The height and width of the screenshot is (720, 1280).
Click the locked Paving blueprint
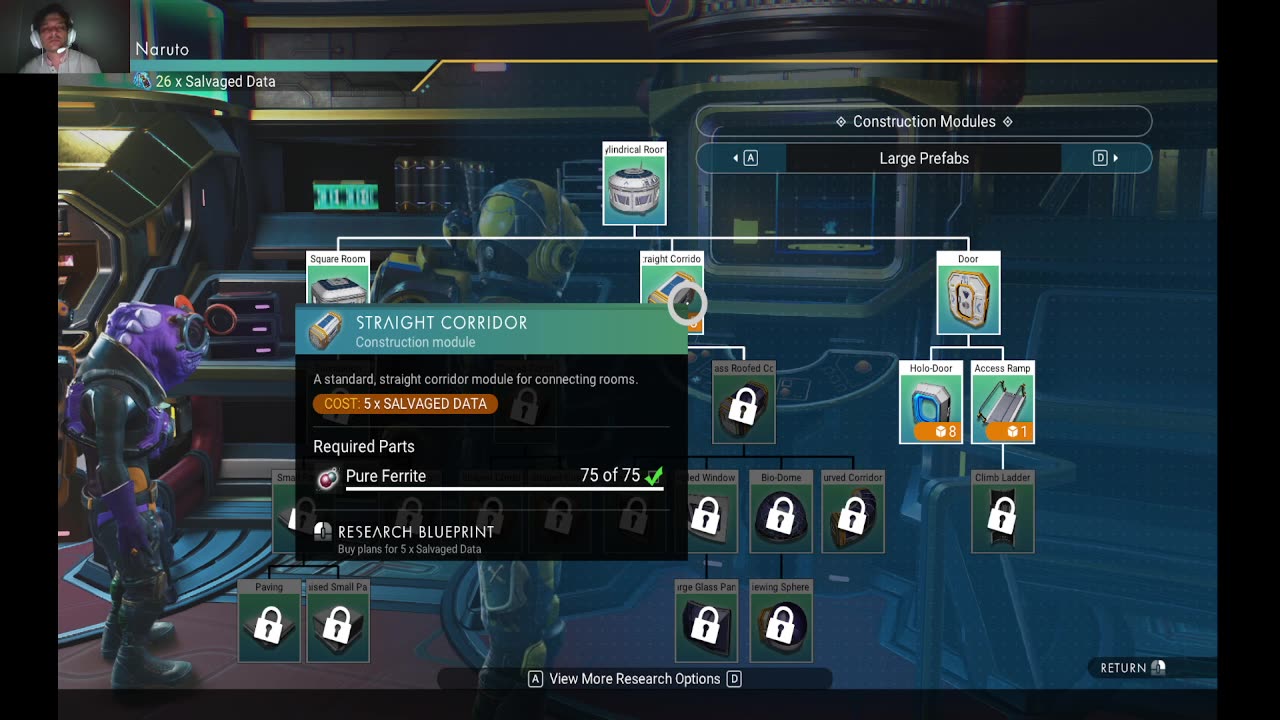click(269, 626)
